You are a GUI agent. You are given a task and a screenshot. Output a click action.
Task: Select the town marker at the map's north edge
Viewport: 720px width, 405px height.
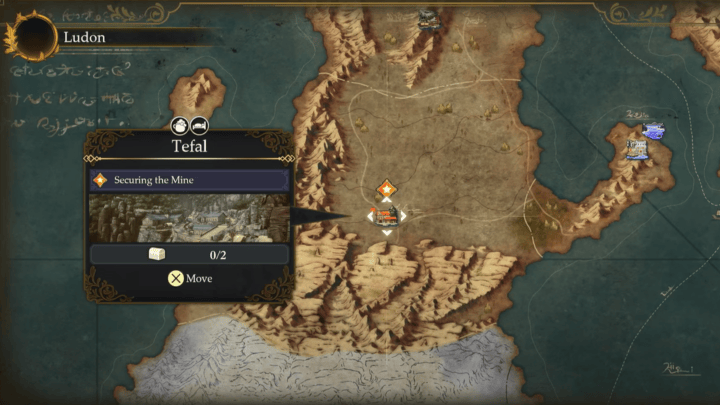[429, 18]
